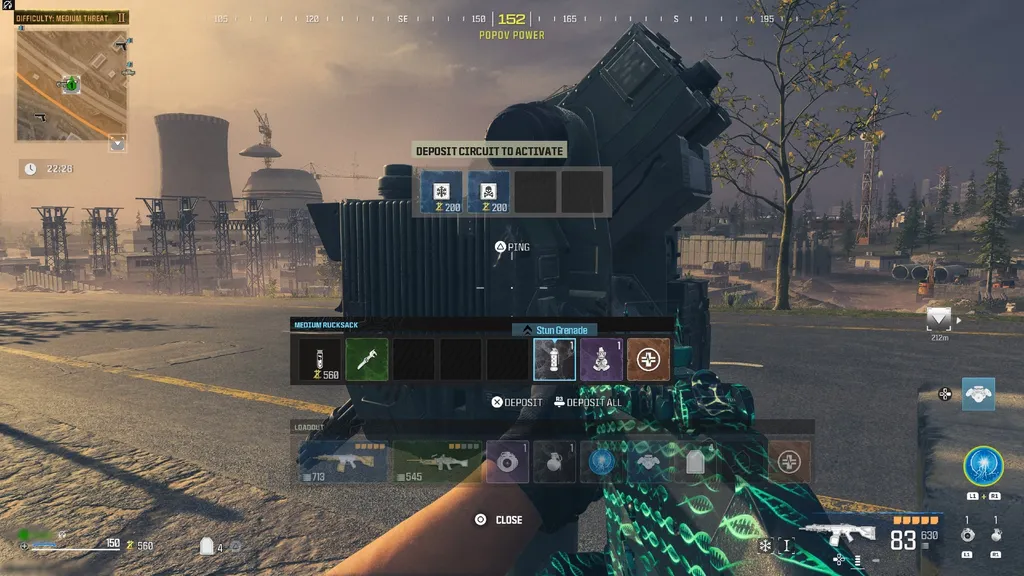Select the green wrench tool slot
The image size is (1024, 576).
pyautogui.click(x=367, y=359)
